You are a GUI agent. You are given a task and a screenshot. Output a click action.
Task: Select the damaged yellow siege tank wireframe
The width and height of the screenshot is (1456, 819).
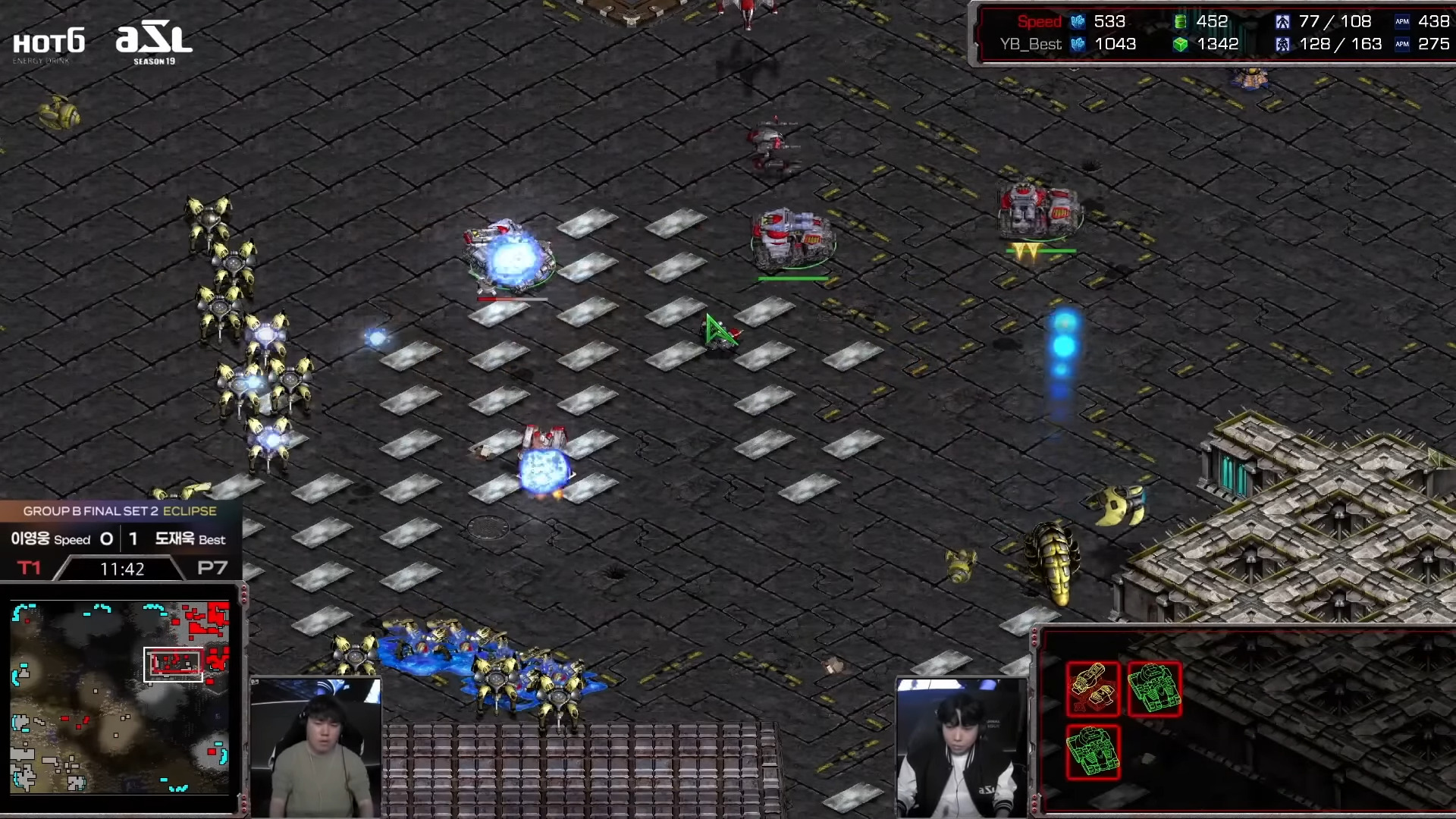(x=1093, y=689)
